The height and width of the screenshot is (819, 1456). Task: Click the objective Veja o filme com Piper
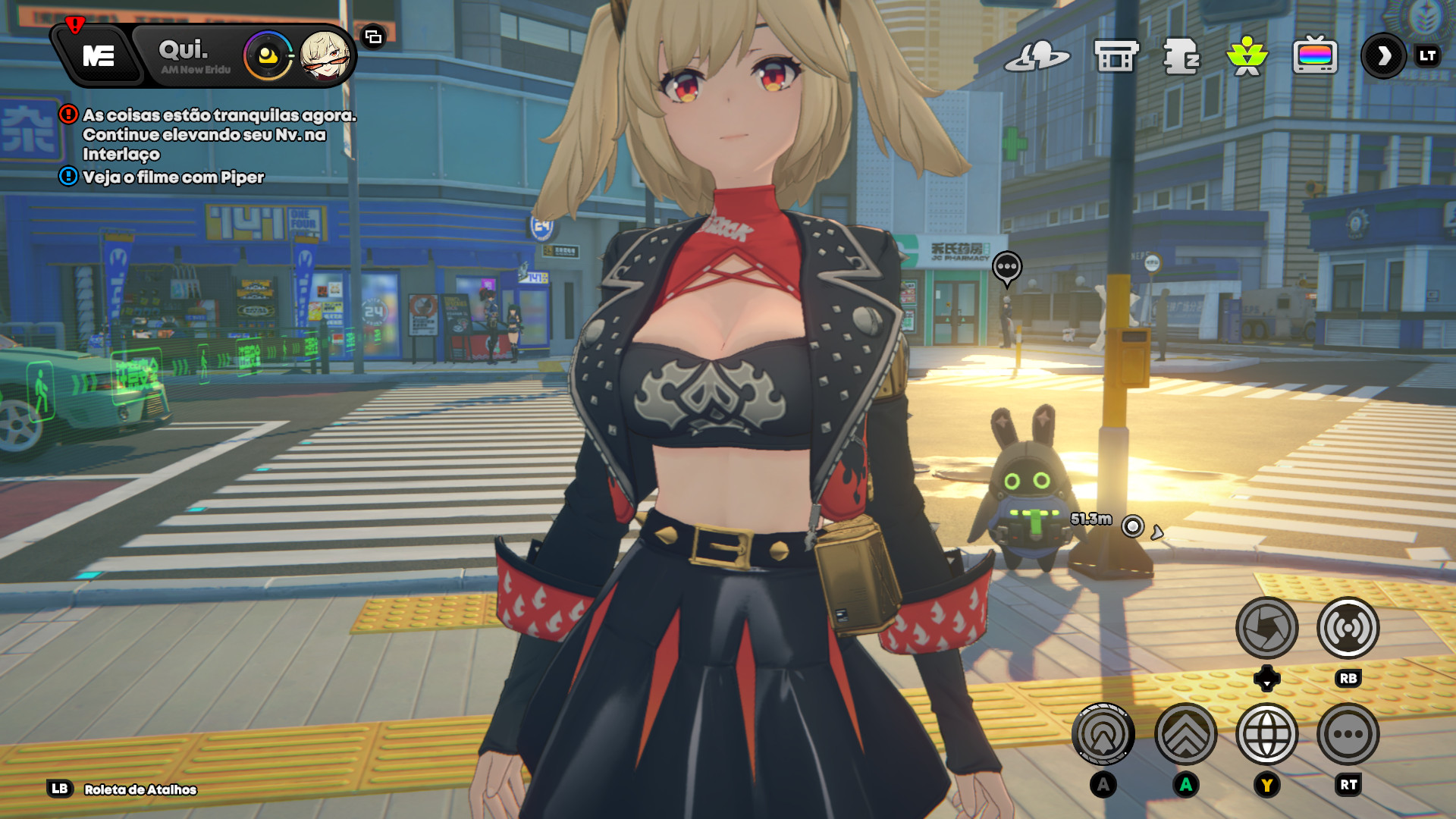pos(174,179)
